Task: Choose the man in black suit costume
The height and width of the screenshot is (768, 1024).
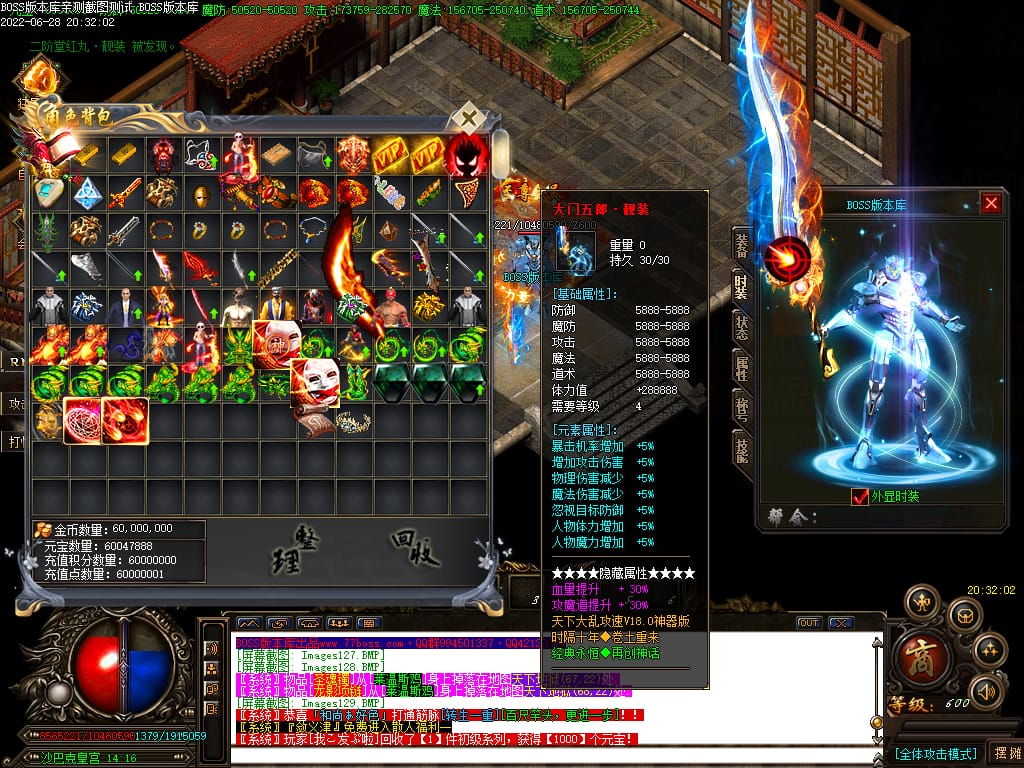Action: click(126, 306)
